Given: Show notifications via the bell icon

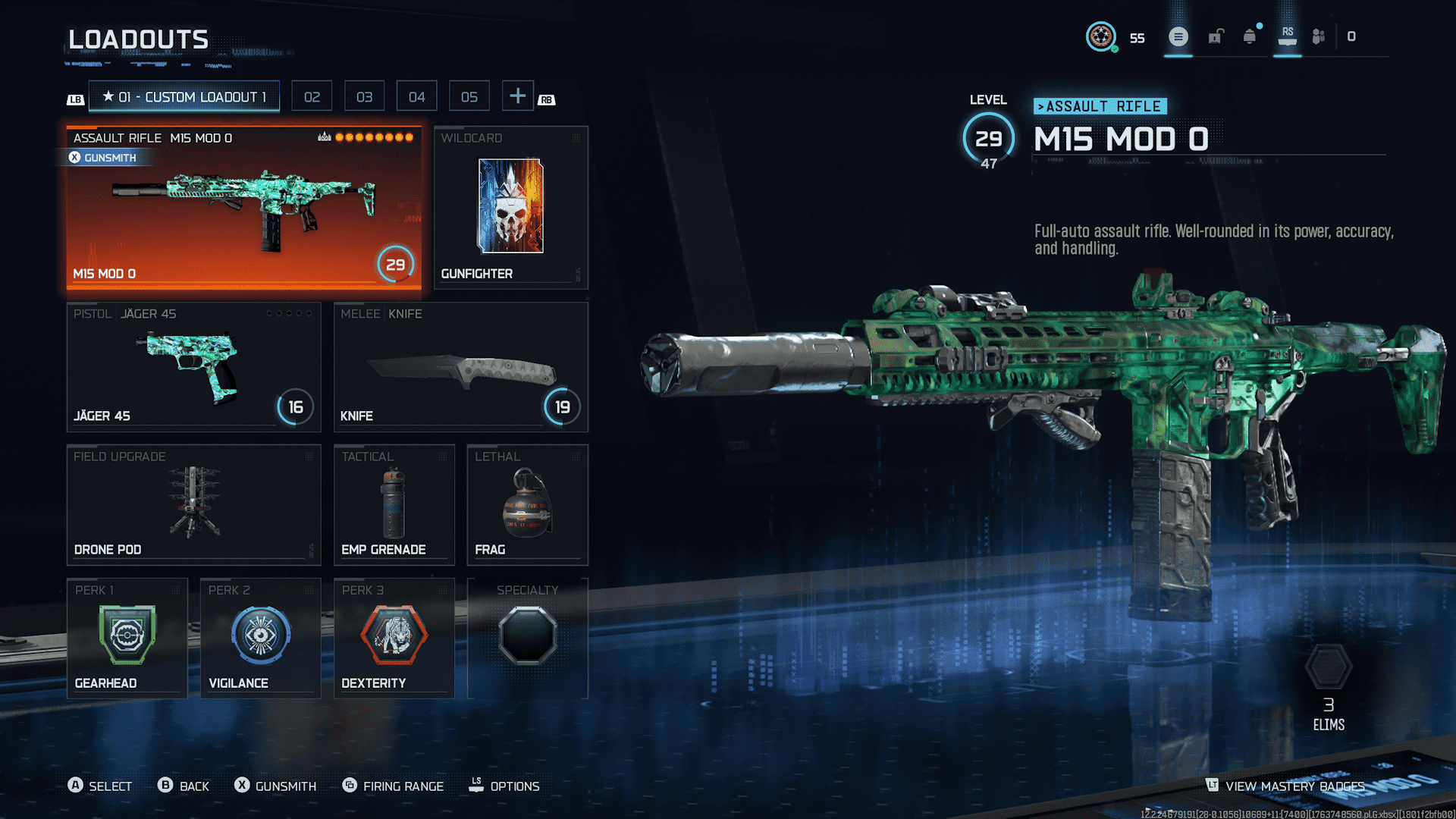Looking at the screenshot, I should tap(1250, 36).
